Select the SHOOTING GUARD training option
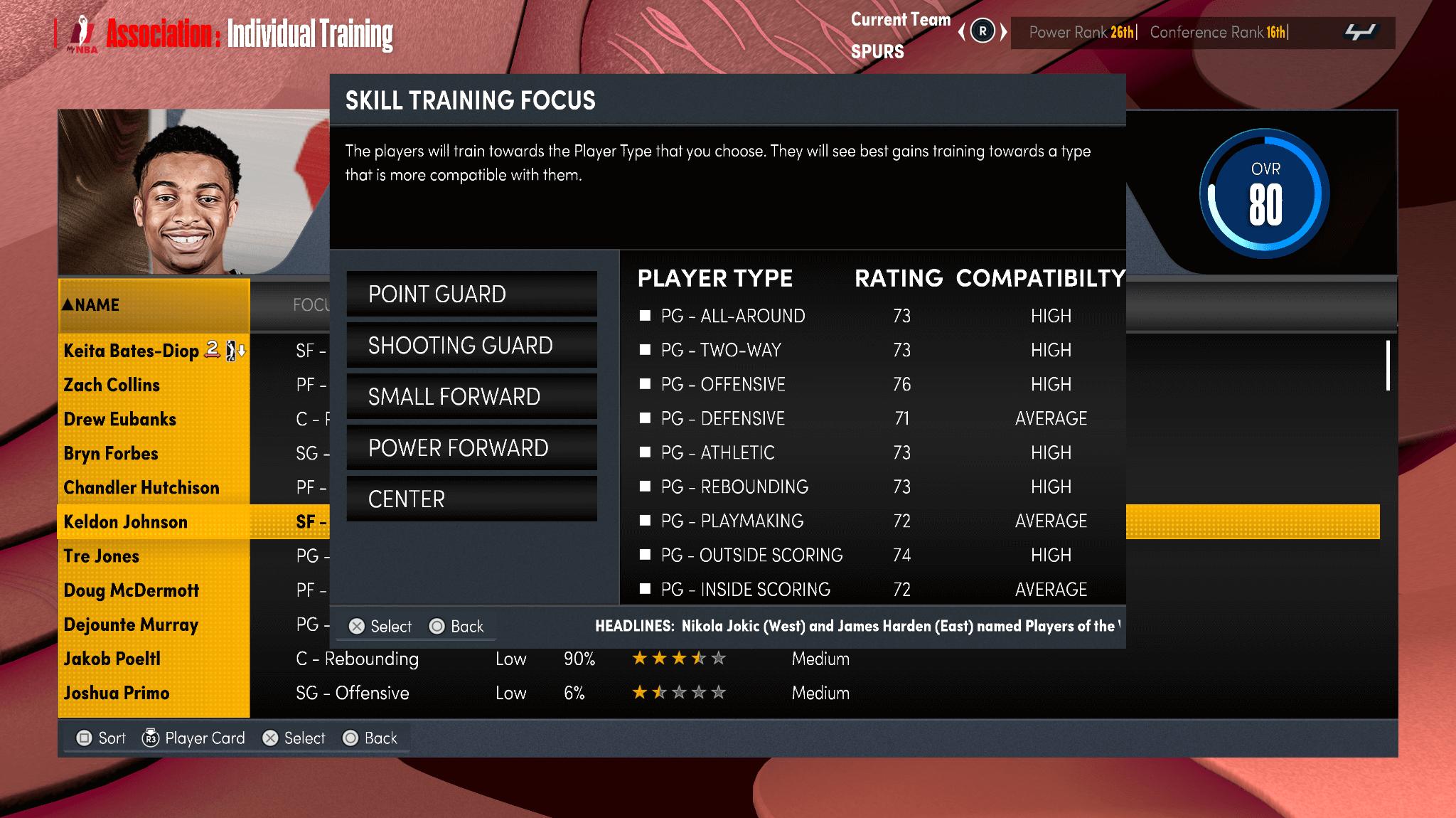Viewport: 1456px width, 818px height. point(471,345)
